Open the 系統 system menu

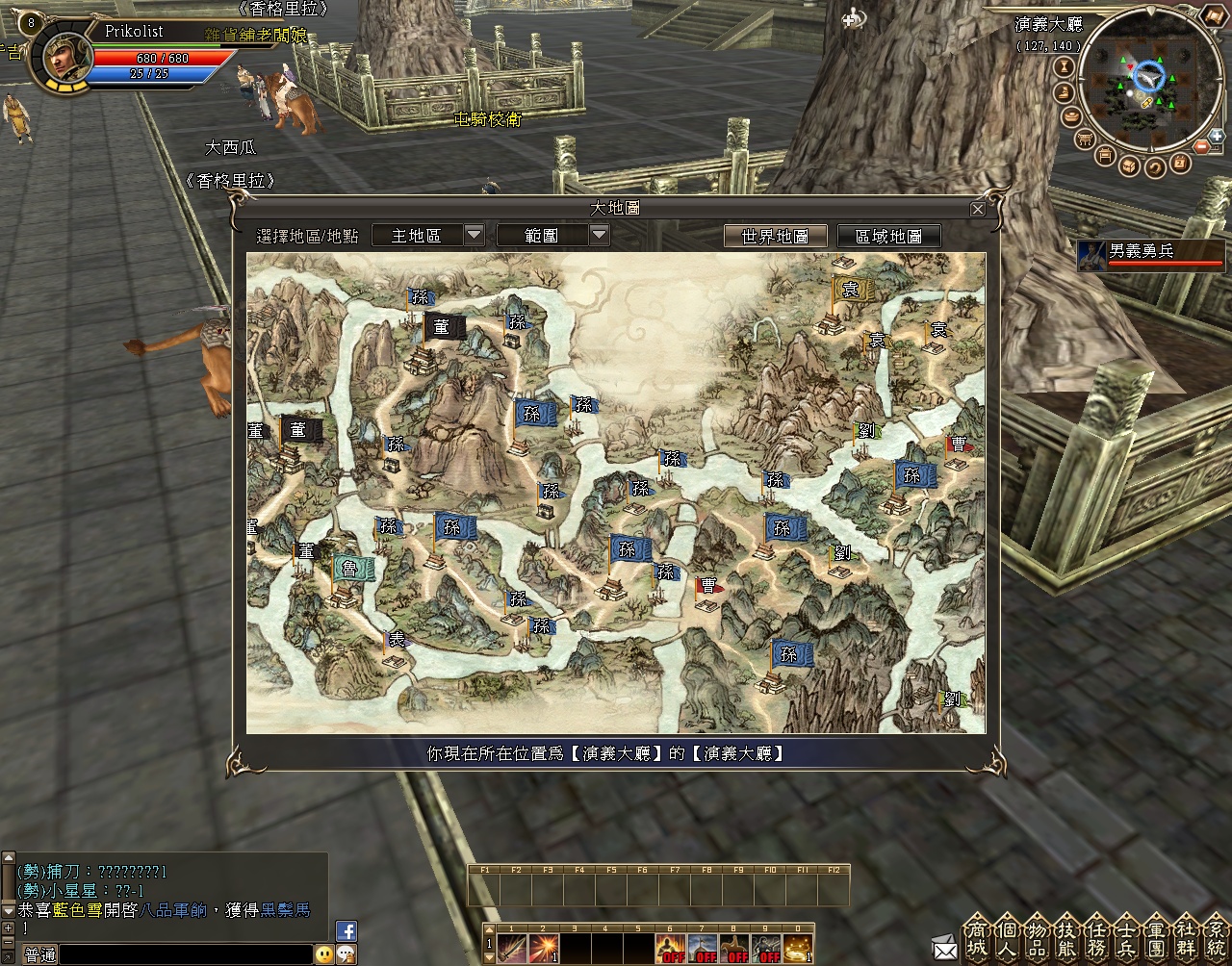click(1217, 938)
